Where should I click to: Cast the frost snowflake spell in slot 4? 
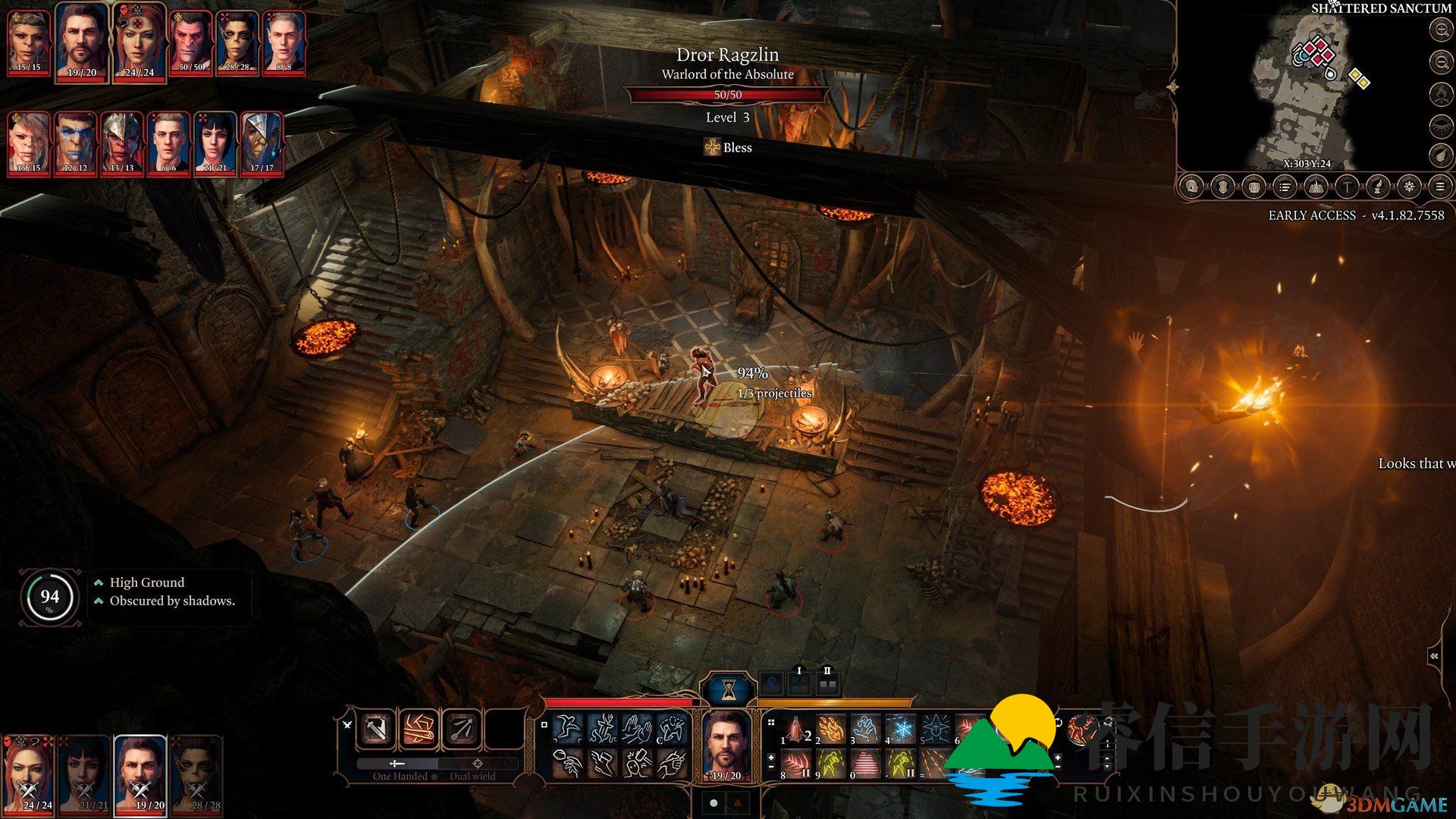[902, 731]
